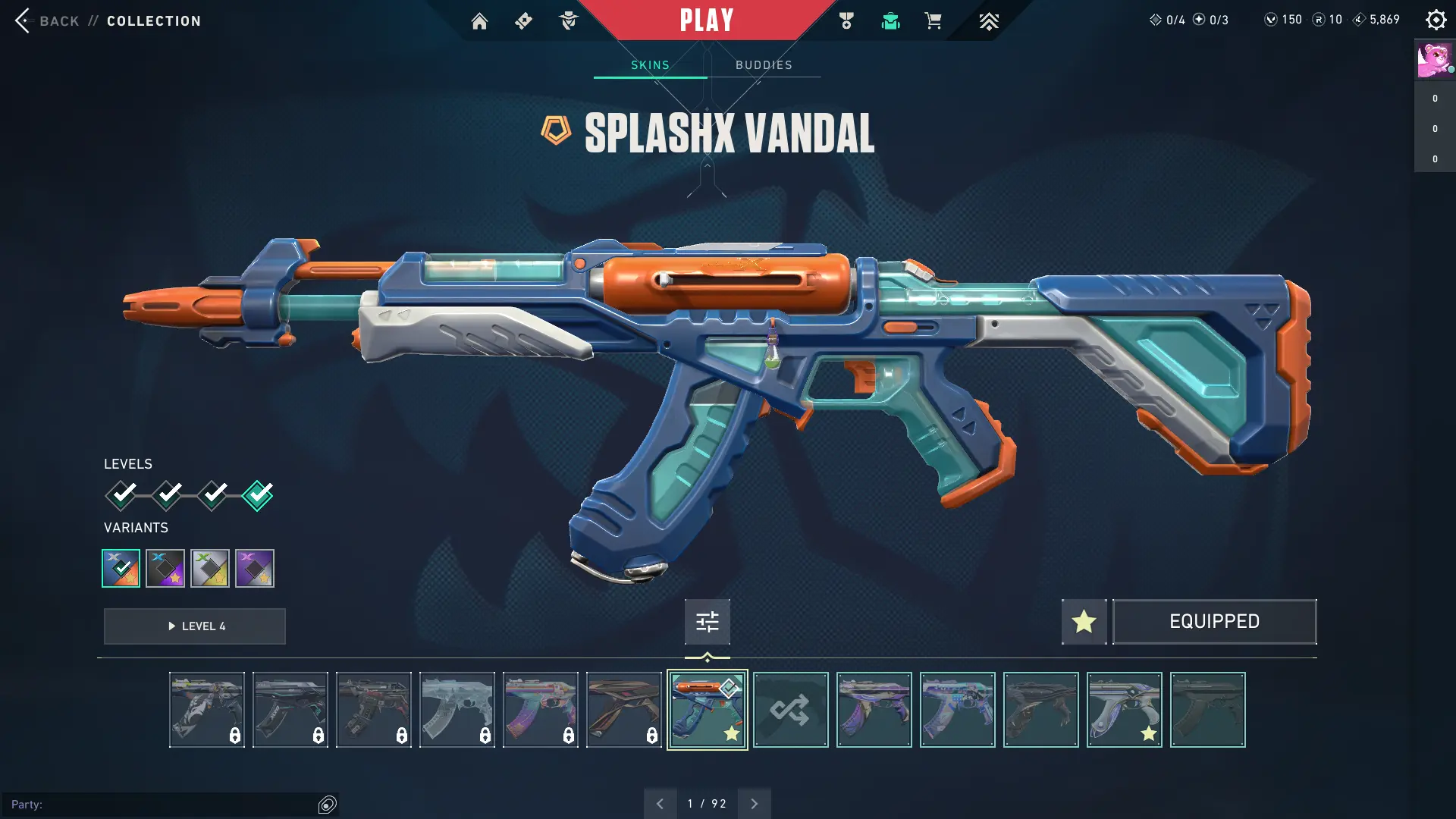Open the pink player avatar card
1456x819 pixels.
click(x=1434, y=61)
